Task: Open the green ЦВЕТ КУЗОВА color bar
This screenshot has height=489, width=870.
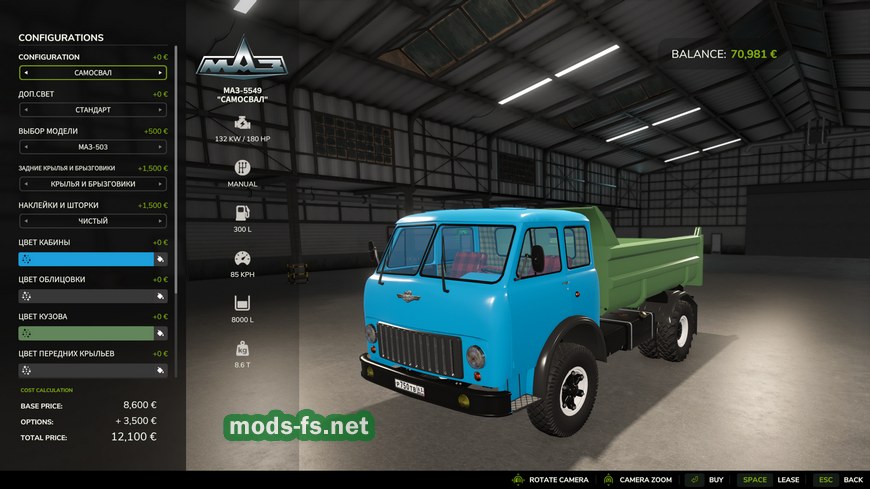Action: pyautogui.click(x=85, y=333)
